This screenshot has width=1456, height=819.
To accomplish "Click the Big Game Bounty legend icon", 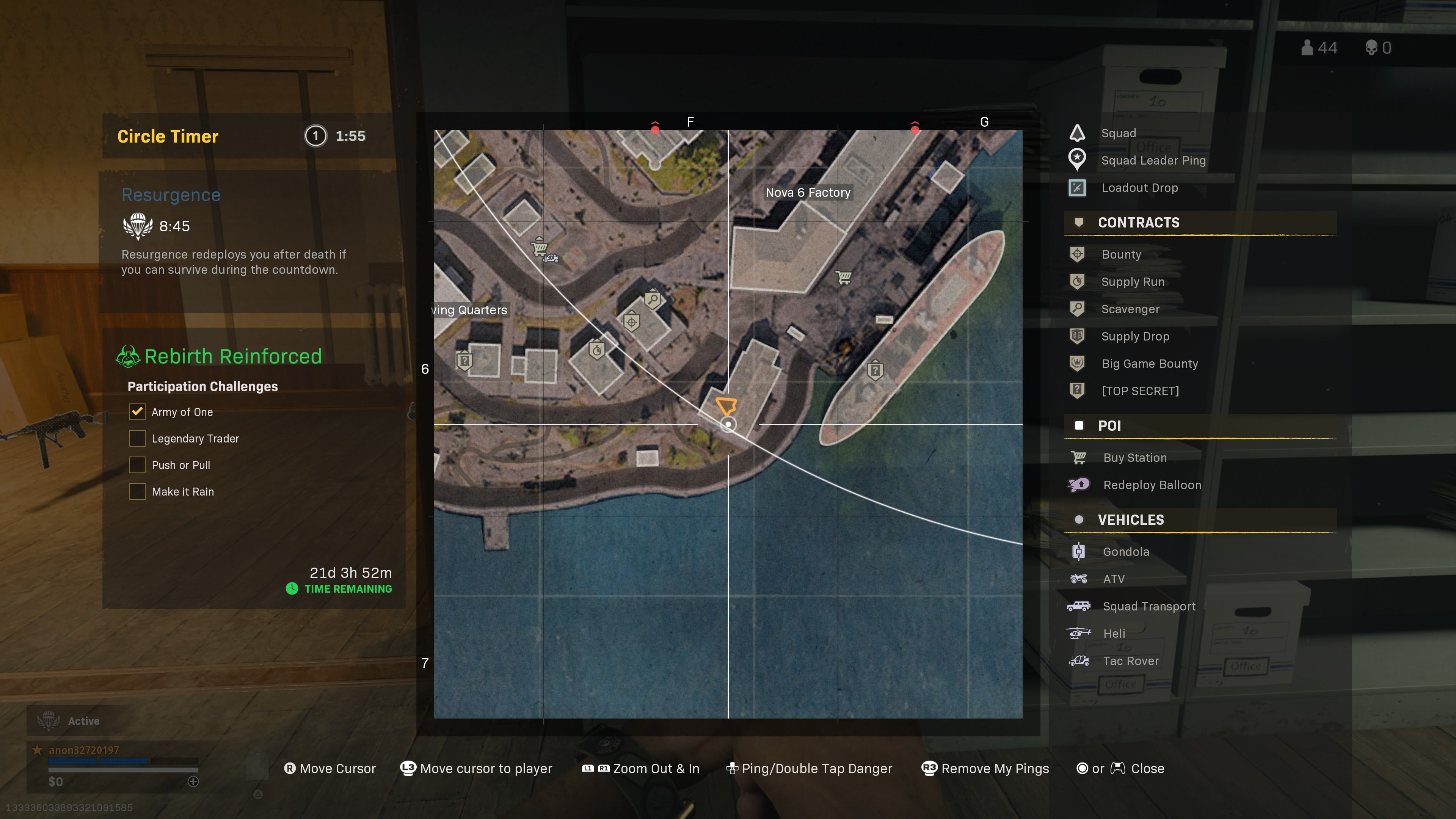I will point(1077,364).
